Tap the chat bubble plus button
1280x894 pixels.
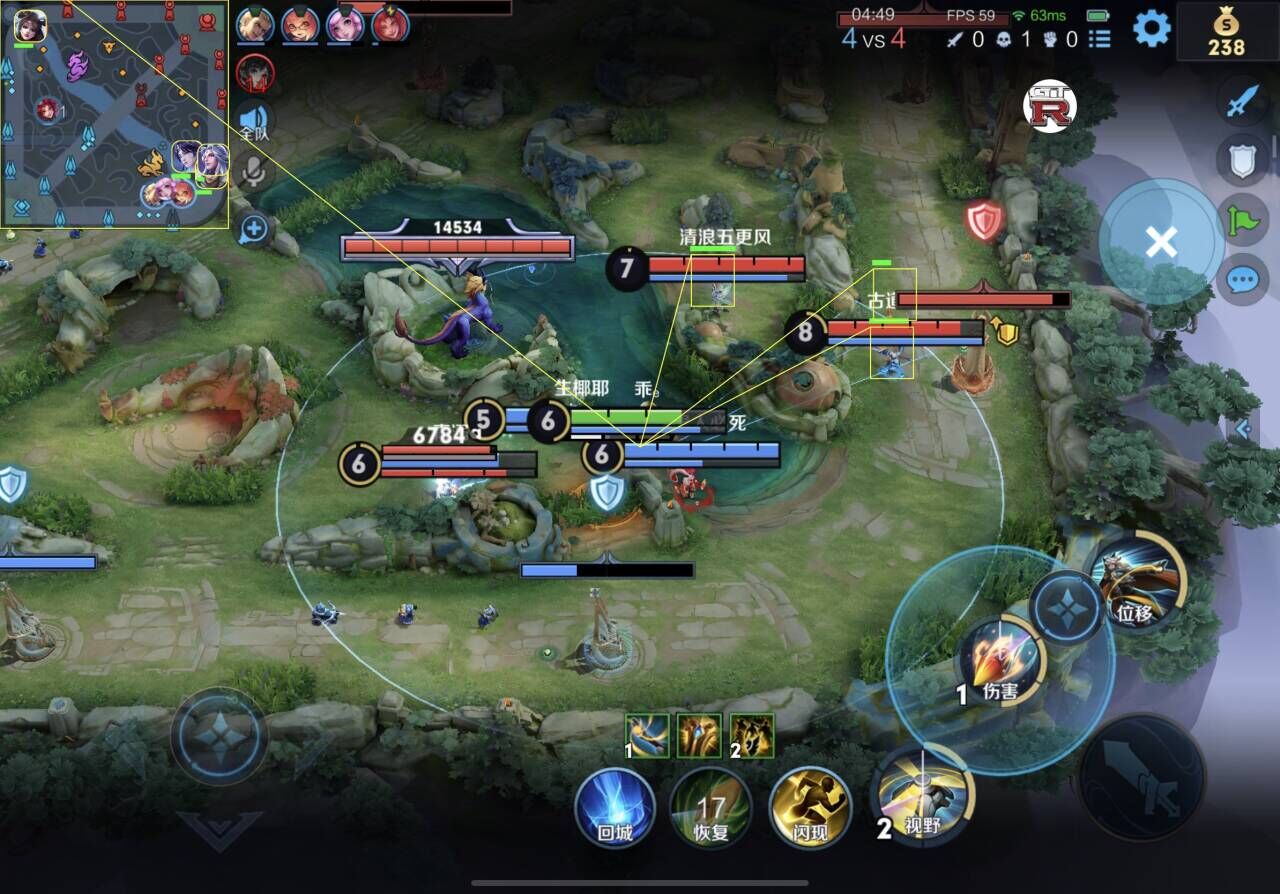254,230
